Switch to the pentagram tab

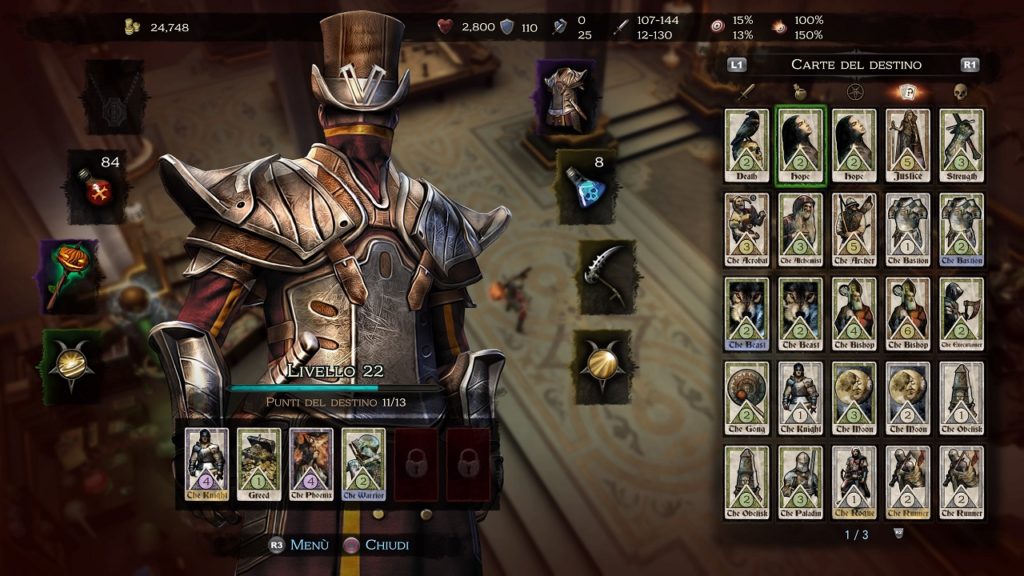(854, 93)
